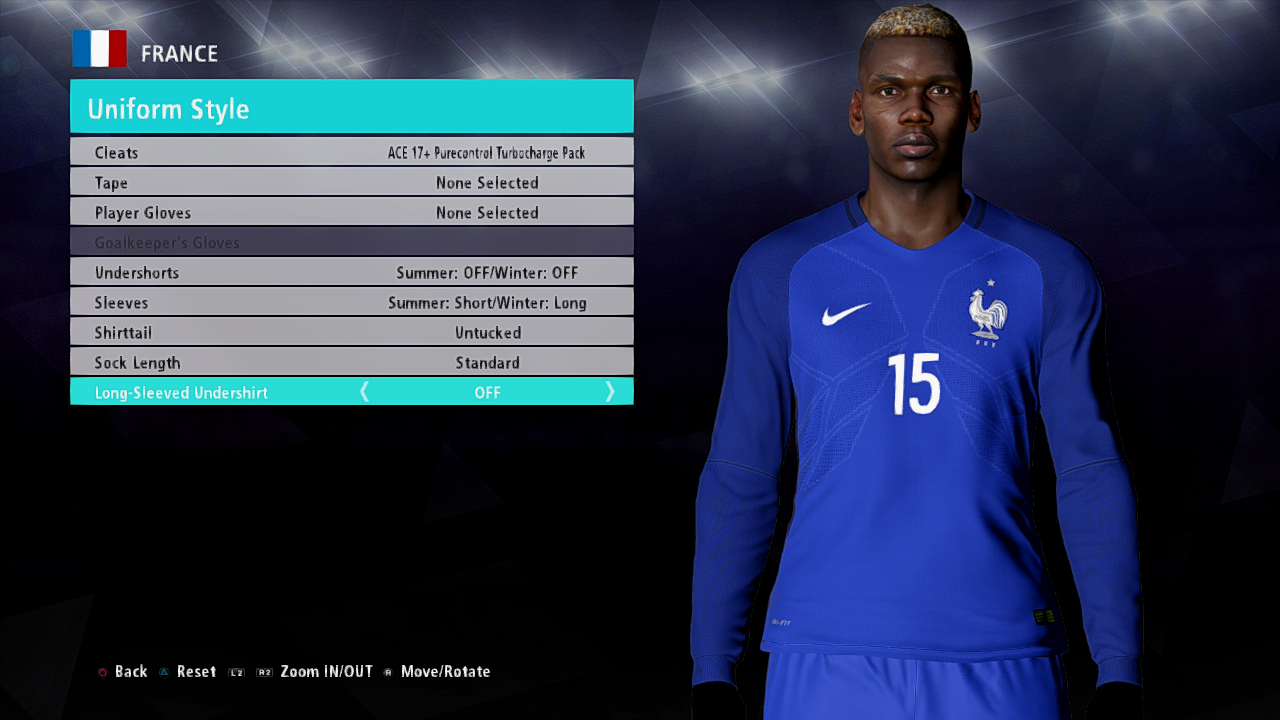
Task: Click the France flag icon
Action: (99, 47)
